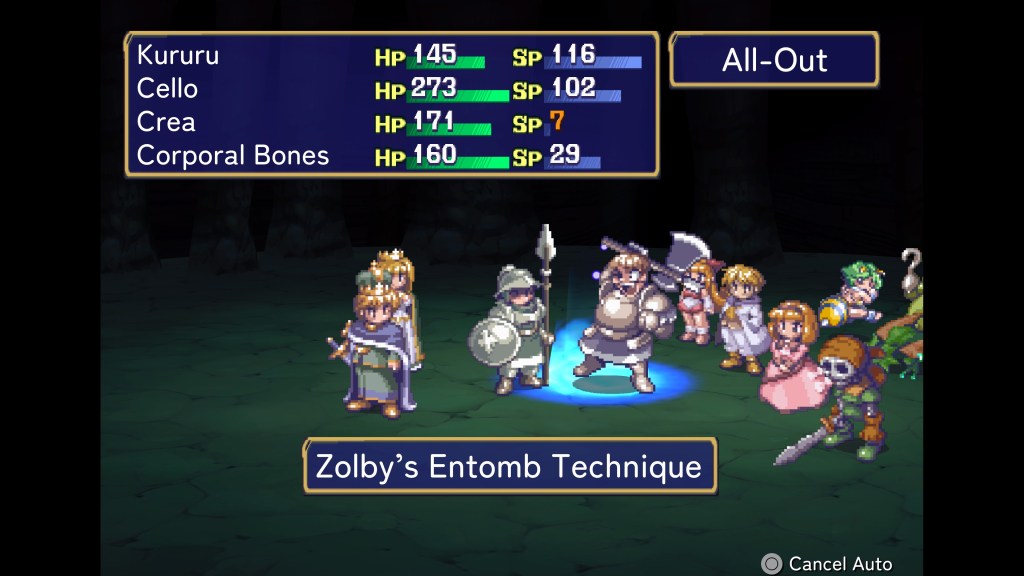The height and width of the screenshot is (576, 1024).
Task: Select Cello's party status row
Action: [x=390, y=89]
